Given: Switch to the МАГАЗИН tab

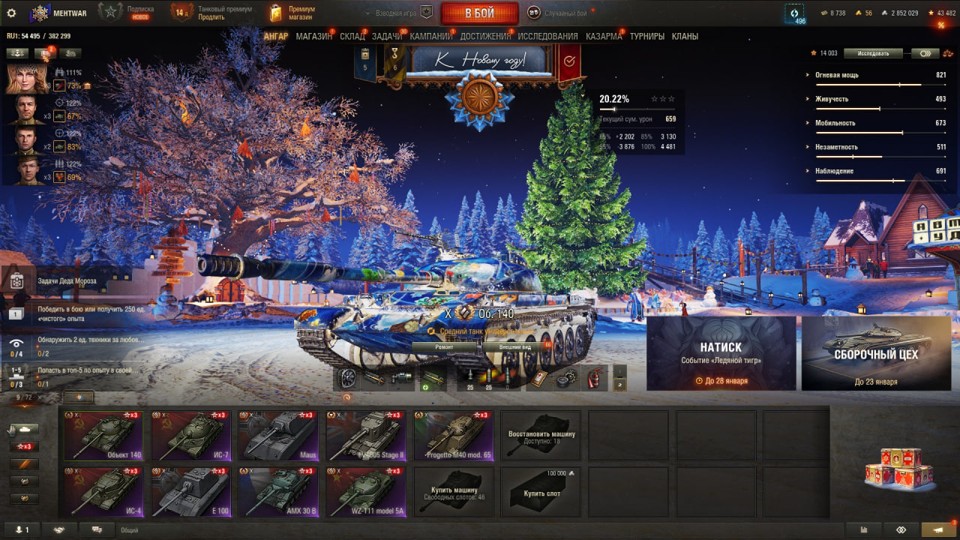Looking at the screenshot, I should click(314, 37).
